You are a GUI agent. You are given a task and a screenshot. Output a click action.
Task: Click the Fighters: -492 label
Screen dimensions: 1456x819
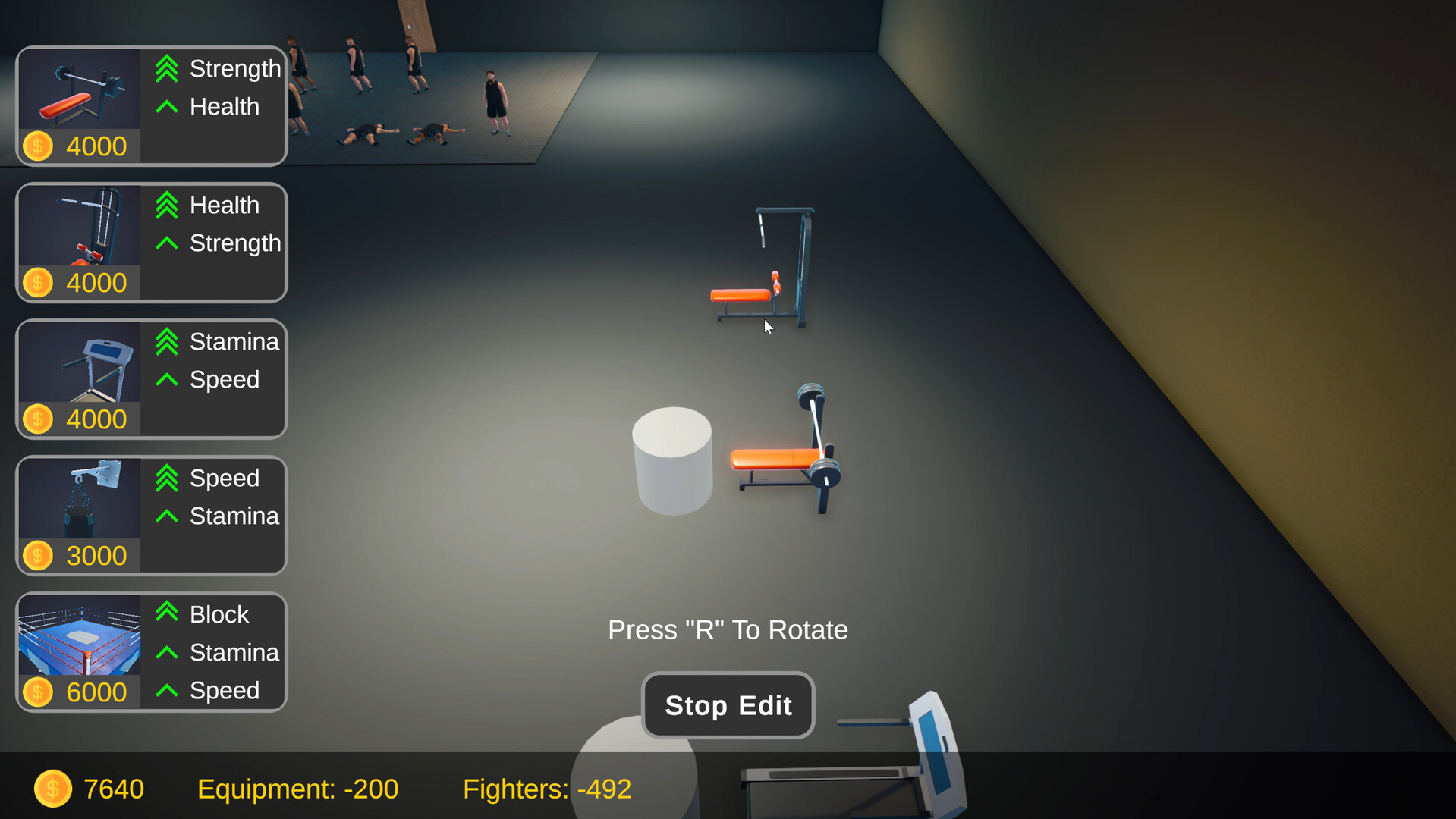tap(547, 789)
